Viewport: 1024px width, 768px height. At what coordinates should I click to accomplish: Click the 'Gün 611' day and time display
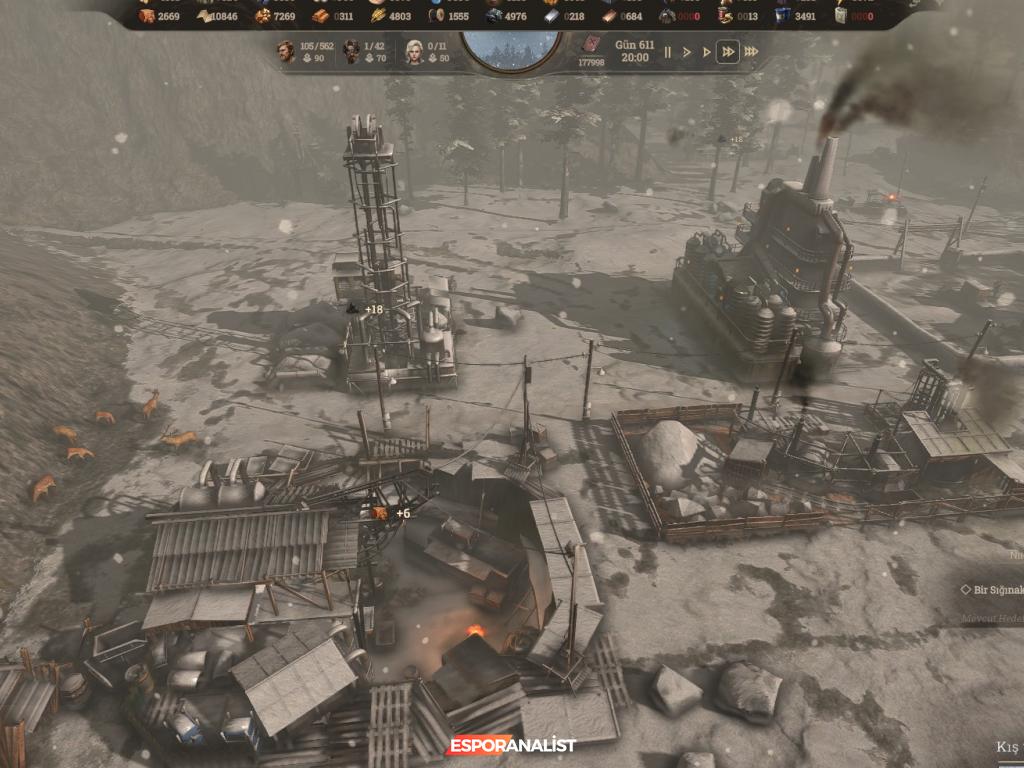[x=635, y=52]
